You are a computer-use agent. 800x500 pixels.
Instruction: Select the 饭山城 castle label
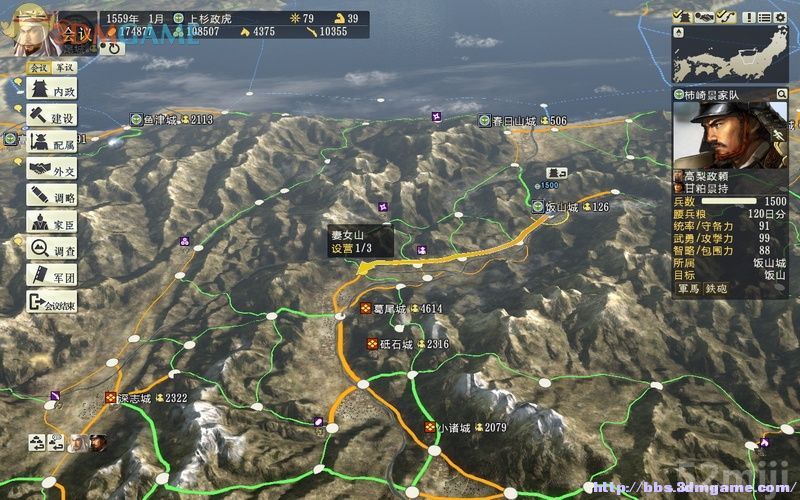click(x=563, y=207)
